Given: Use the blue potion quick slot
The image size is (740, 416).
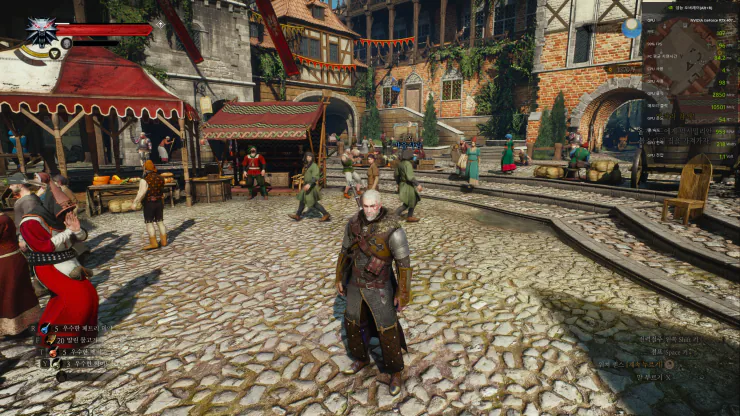Looking at the screenshot, I should 45,327.
